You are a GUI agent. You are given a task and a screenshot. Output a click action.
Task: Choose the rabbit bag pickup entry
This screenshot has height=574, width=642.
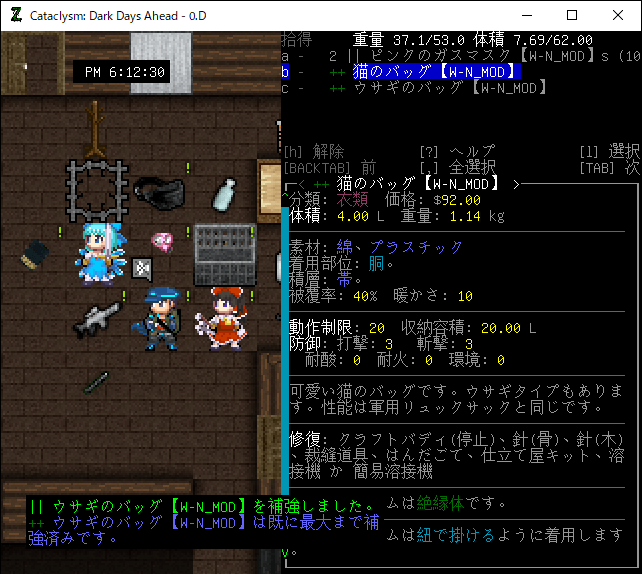pos(440,88)
